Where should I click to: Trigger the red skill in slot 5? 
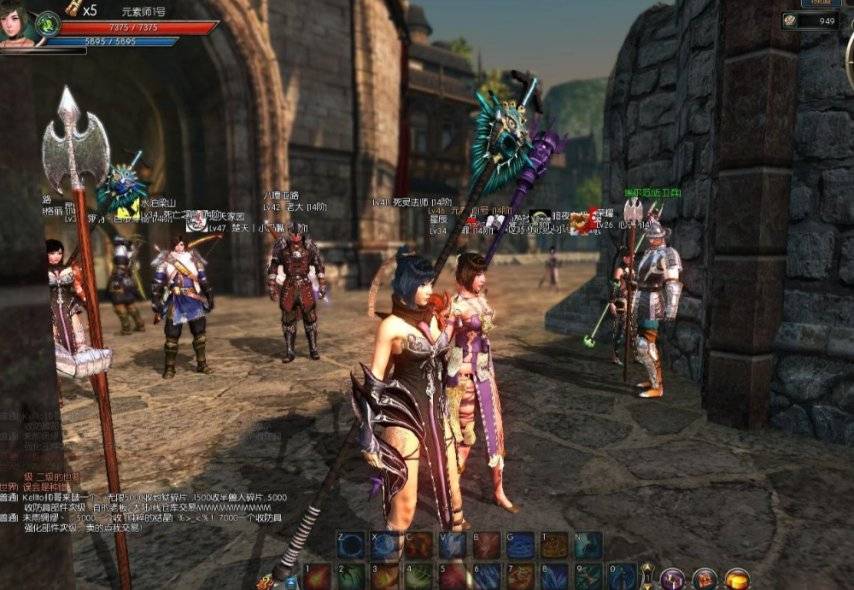pyautogui.click(x=453, y=577)
